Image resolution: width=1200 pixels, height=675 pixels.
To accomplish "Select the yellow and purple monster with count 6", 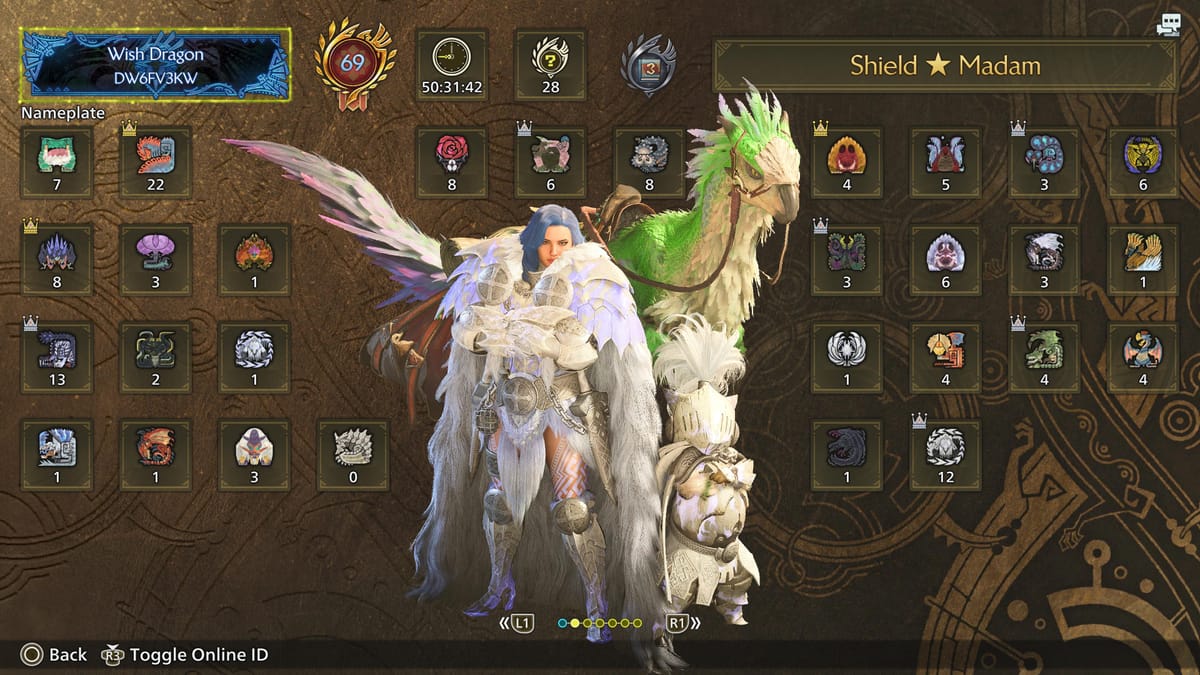I will click(x=1143, y=162).
